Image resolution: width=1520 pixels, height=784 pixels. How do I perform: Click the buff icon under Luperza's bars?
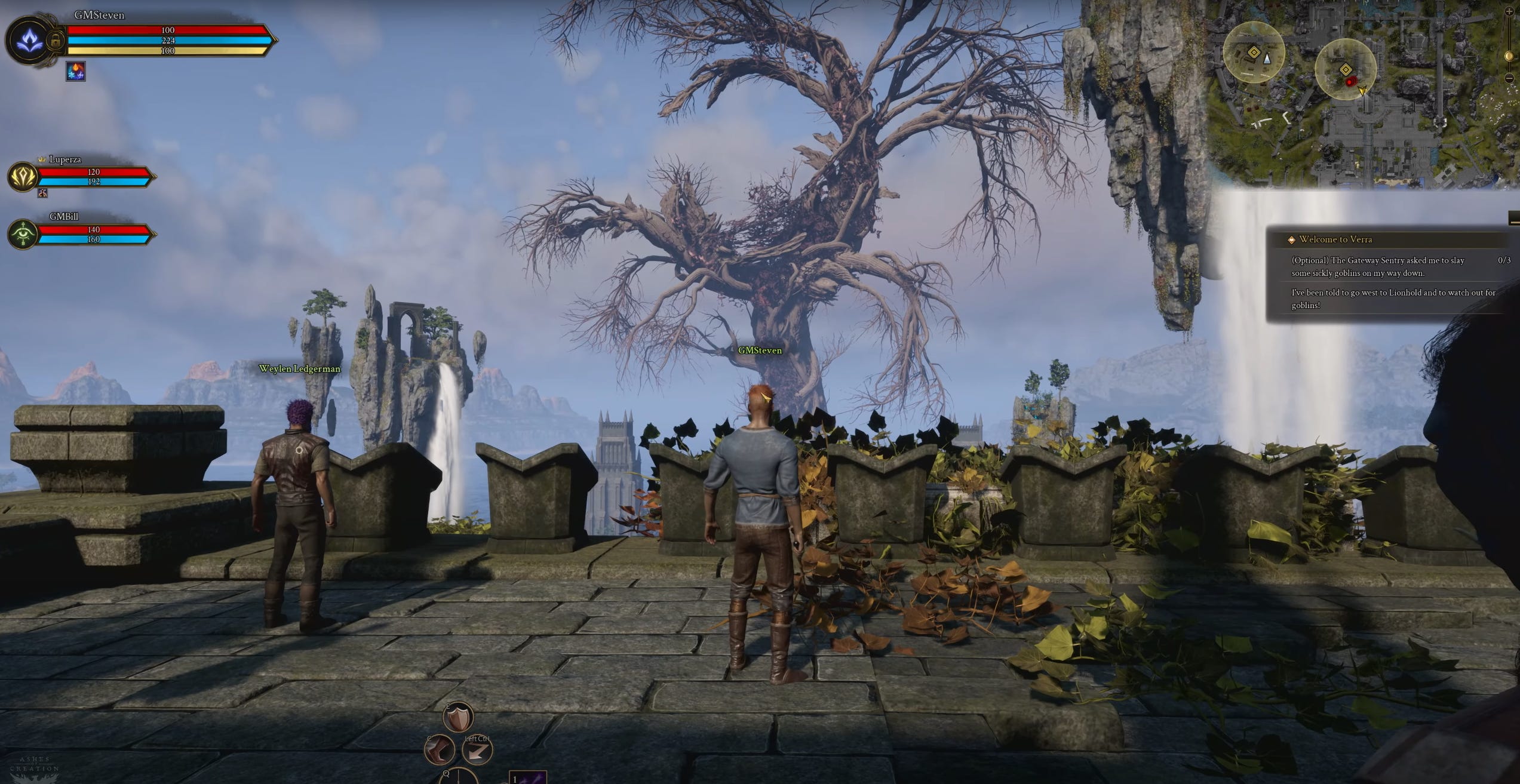[x=42, y=195]
